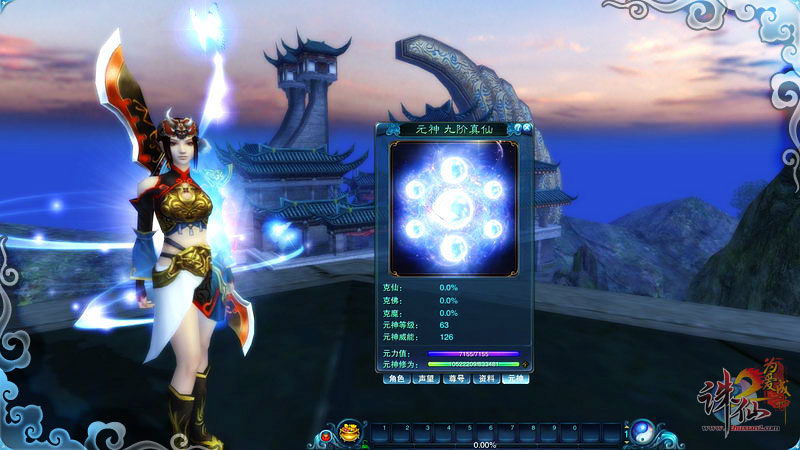
Task: Switch hotbar page with the up arrow
Action: click(x=626, y=426)
